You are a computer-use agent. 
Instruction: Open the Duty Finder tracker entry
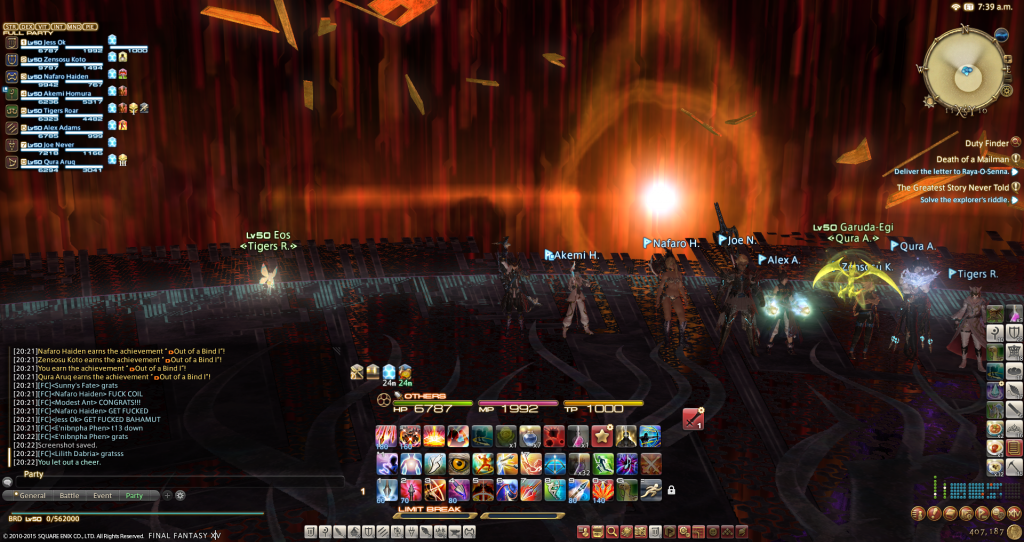tap(987, 143)
